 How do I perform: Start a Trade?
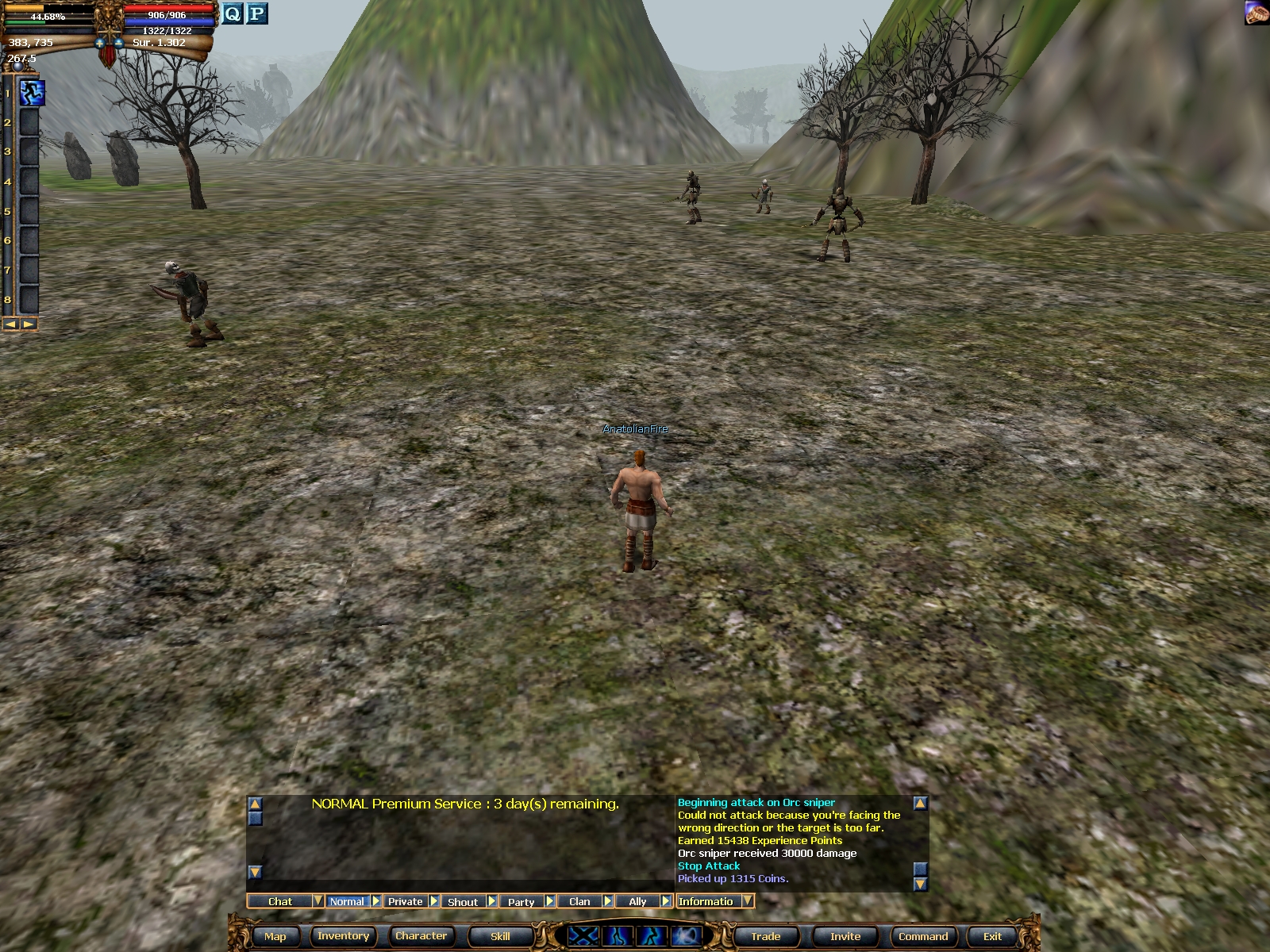765,936
